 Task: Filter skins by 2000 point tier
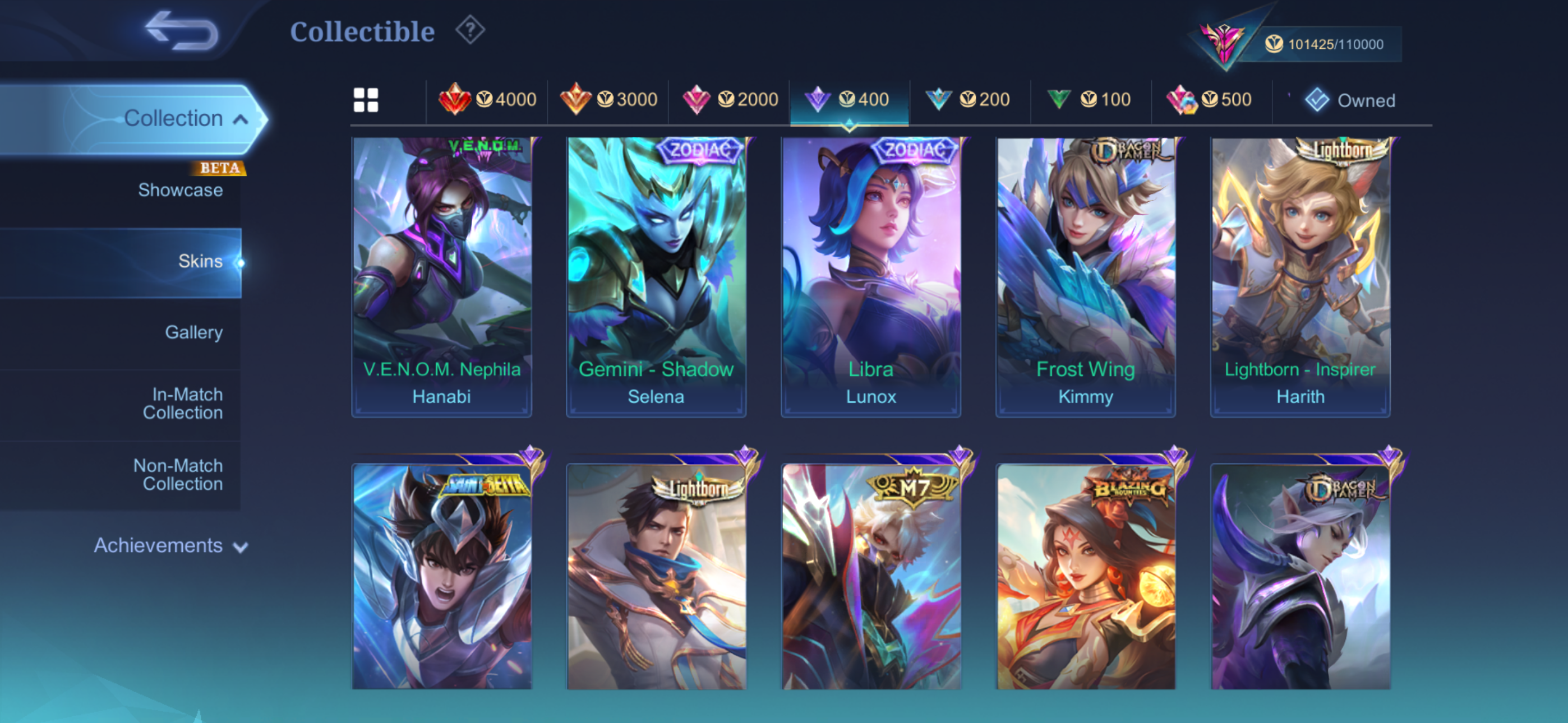click(x=729, y=100)
